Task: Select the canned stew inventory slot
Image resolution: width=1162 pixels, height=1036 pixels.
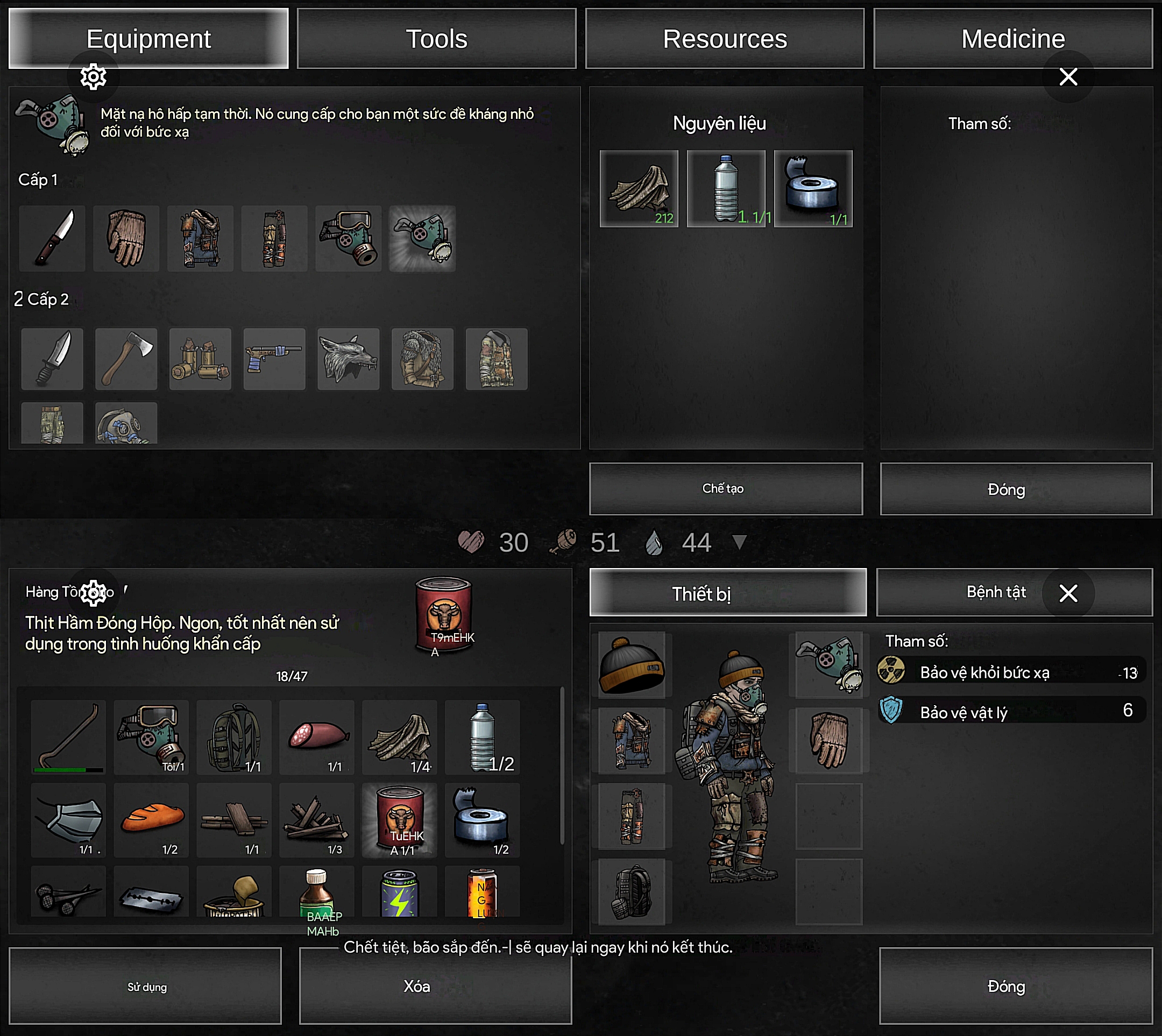Action: [x=400, y=820]
